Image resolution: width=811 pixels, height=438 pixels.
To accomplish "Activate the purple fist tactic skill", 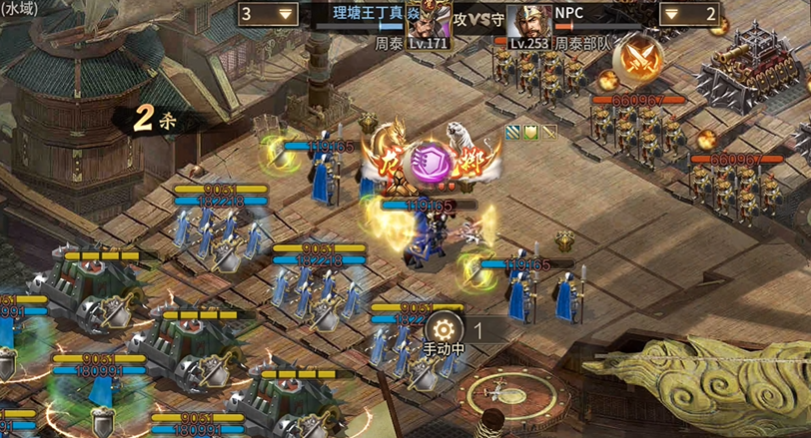I will point(431,161).
